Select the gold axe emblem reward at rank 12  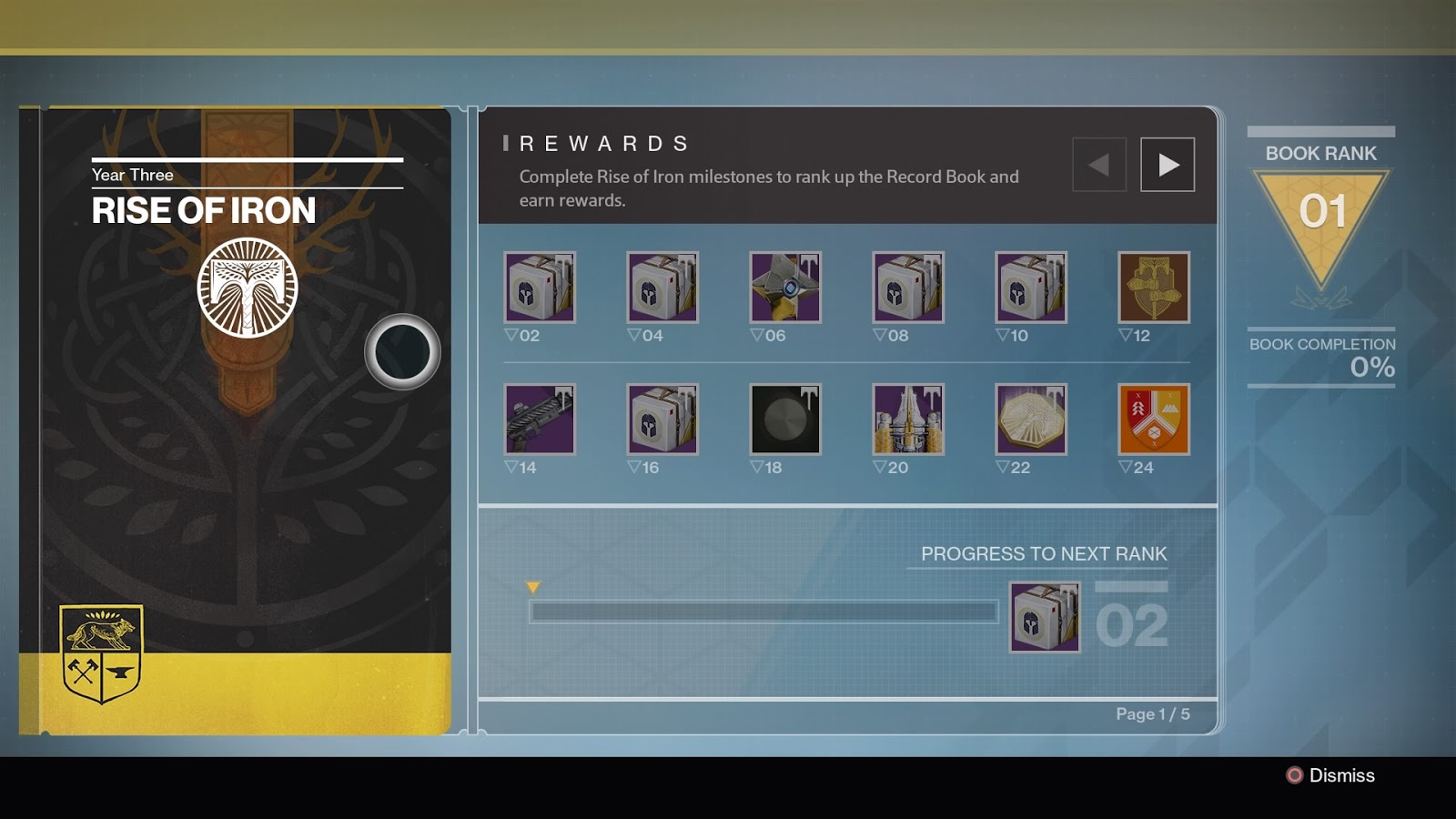(x=1153, y=288)
